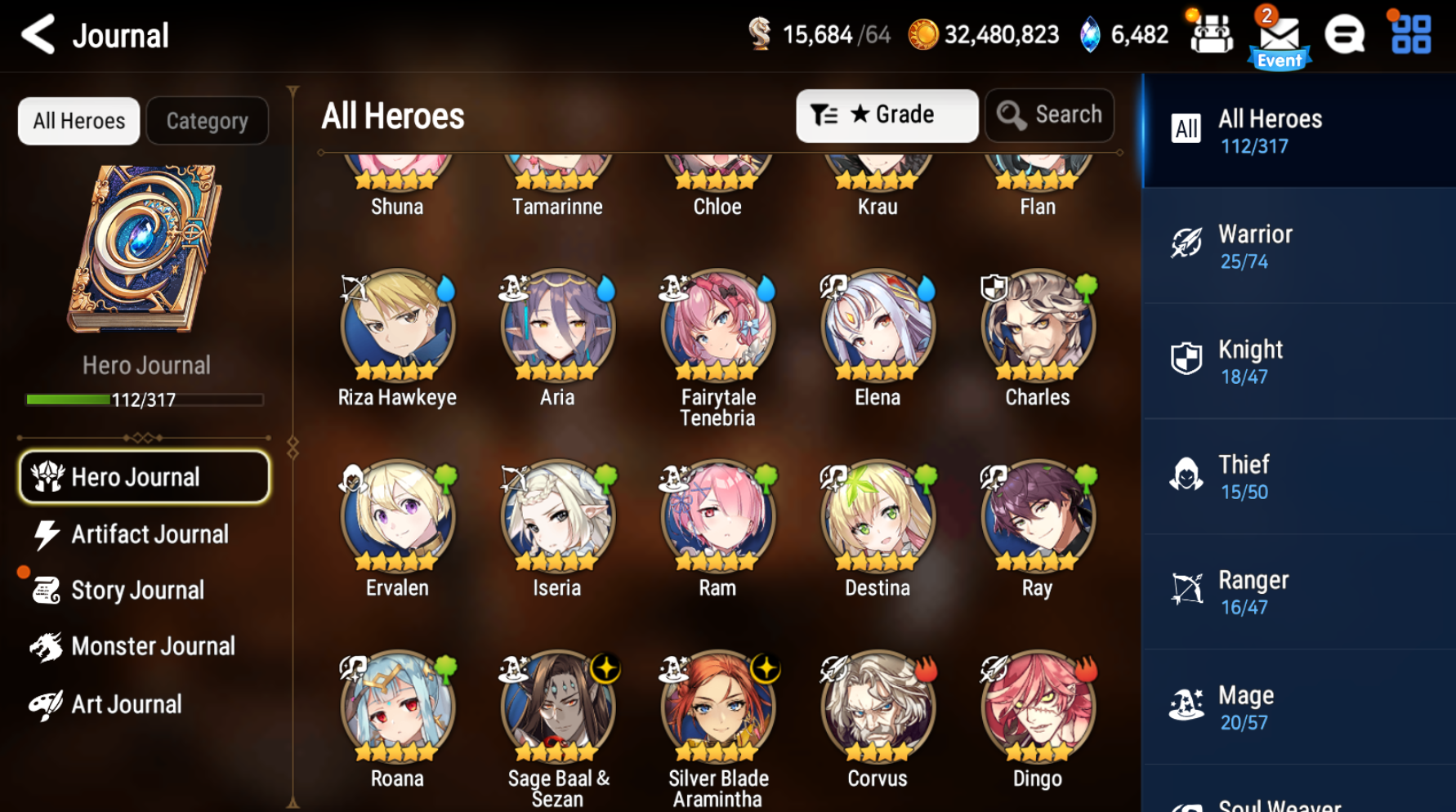
Task: Open the Search function
Action: click(x=1049, y=114)
